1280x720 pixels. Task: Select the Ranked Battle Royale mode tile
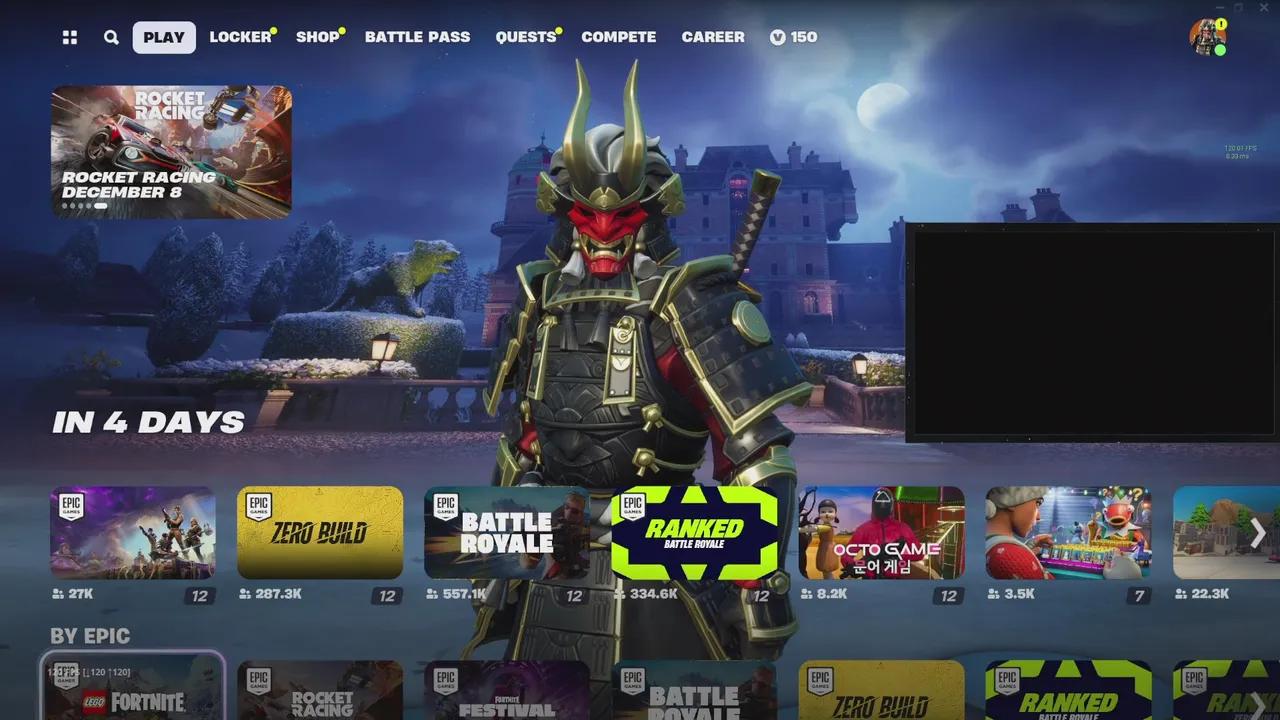694,532
